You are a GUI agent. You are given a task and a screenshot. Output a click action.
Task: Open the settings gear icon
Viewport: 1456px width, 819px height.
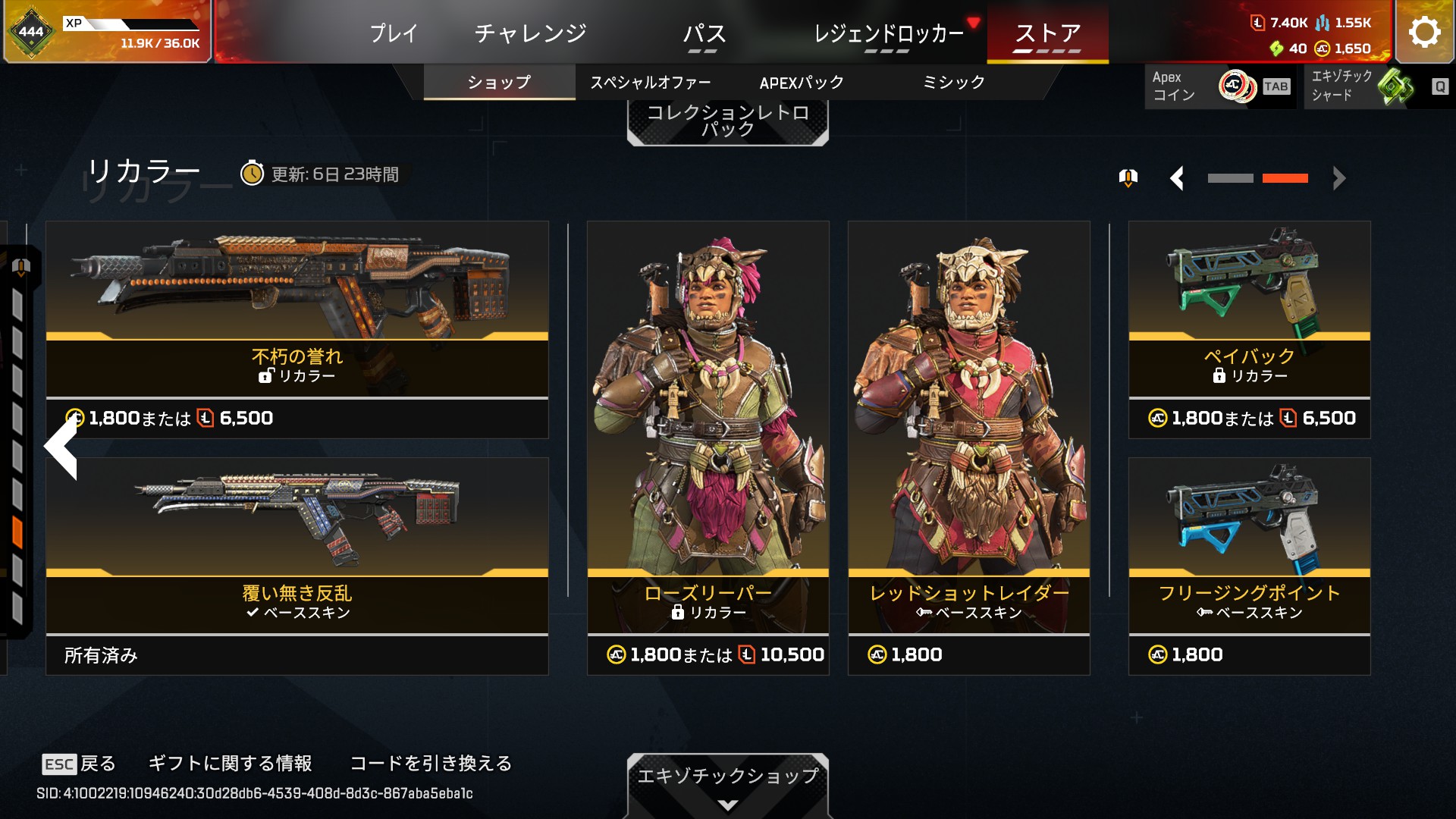(x=1424, y=32)
